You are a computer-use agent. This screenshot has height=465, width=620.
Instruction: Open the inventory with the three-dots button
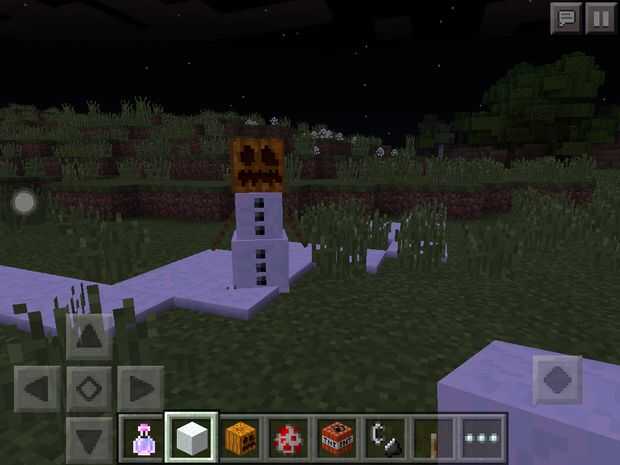click(x=482, y=438)
